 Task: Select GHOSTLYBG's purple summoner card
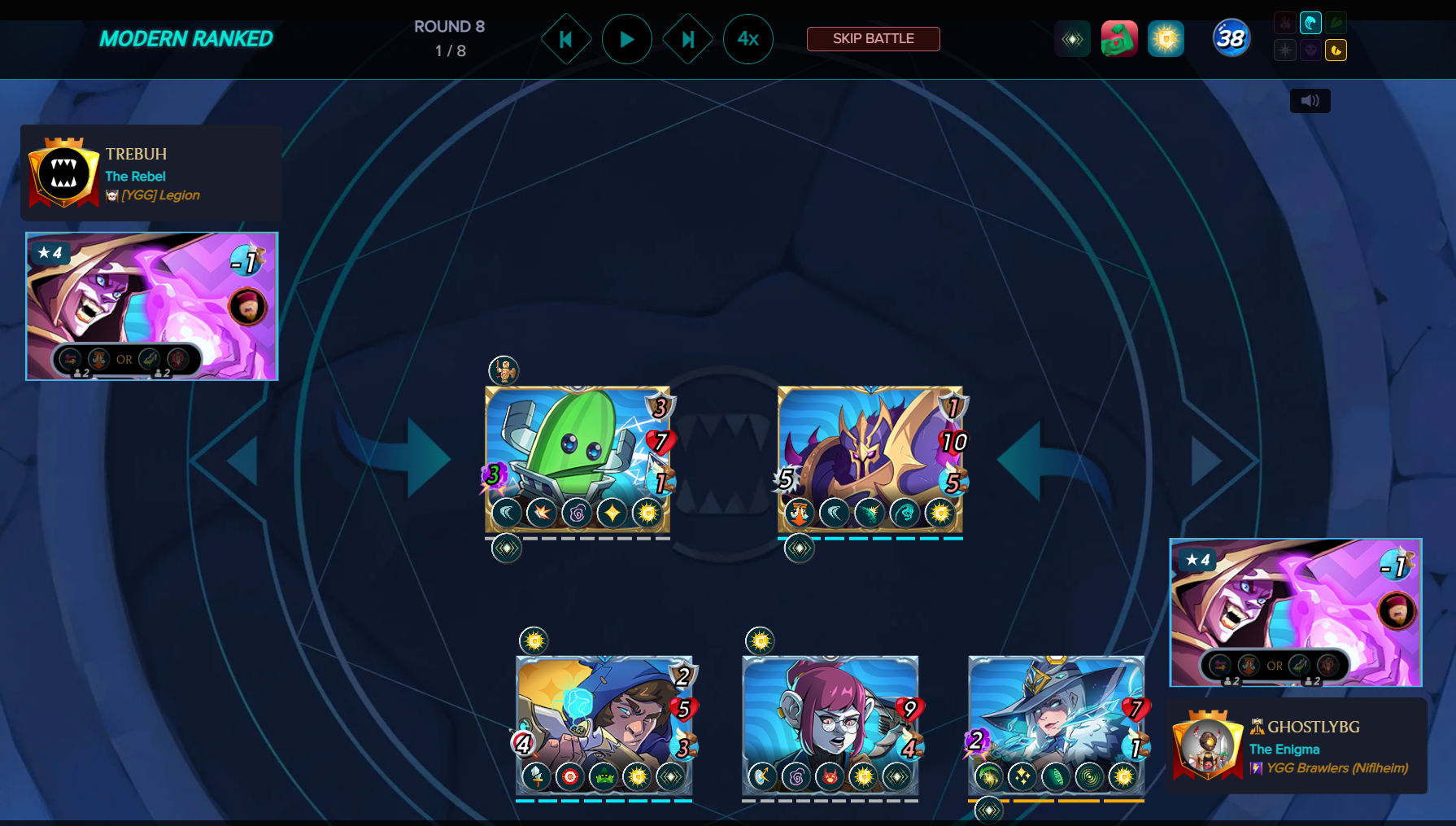tap(1295, 612)
